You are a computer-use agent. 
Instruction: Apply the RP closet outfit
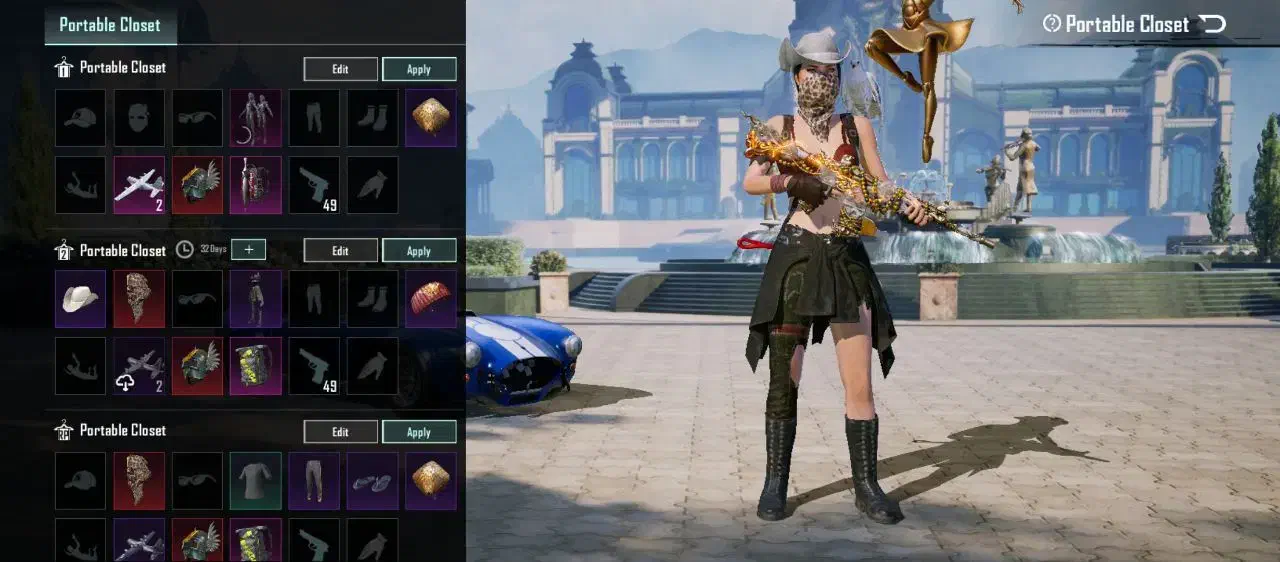[419, 432]
